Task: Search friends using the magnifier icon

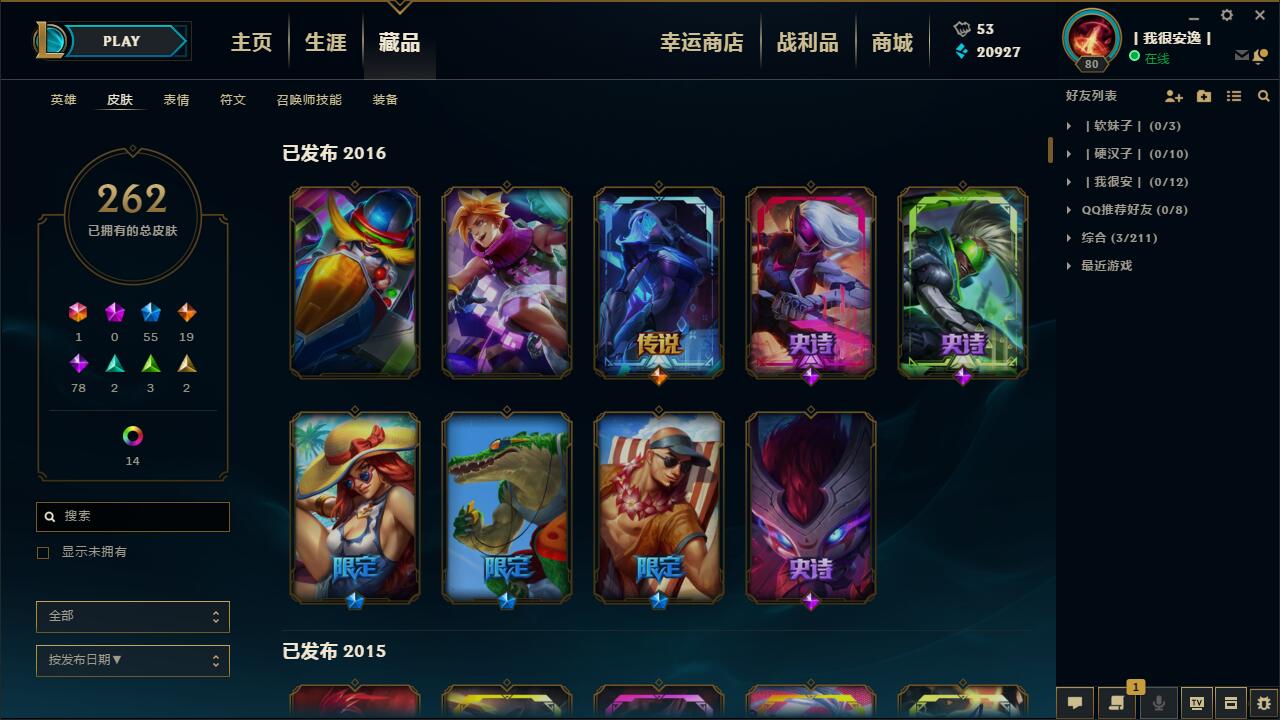Action: (x=1263, y=95)
